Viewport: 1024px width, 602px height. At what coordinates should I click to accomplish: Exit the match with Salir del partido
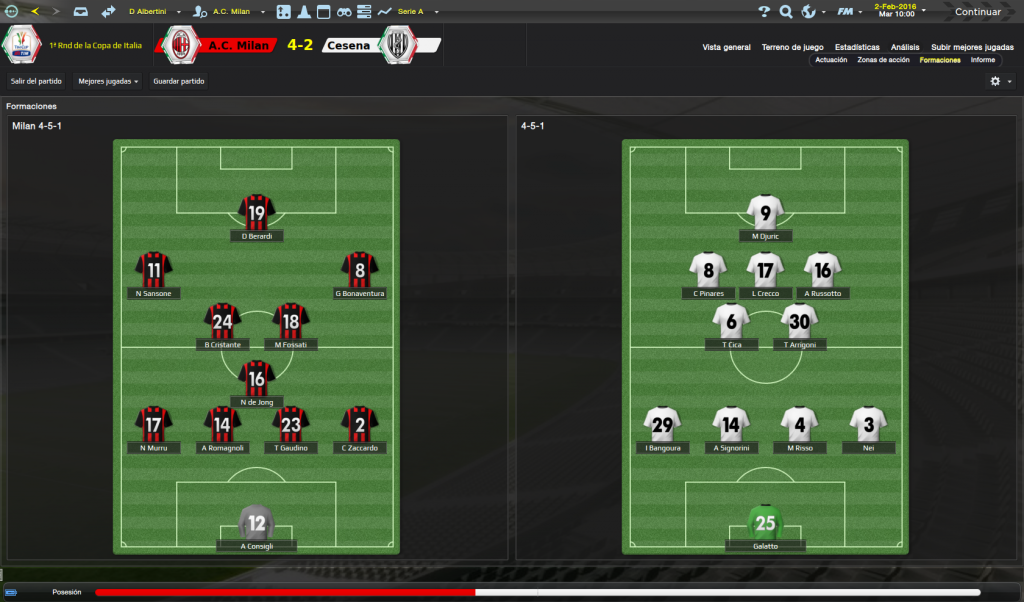click(x=37, y=81)
